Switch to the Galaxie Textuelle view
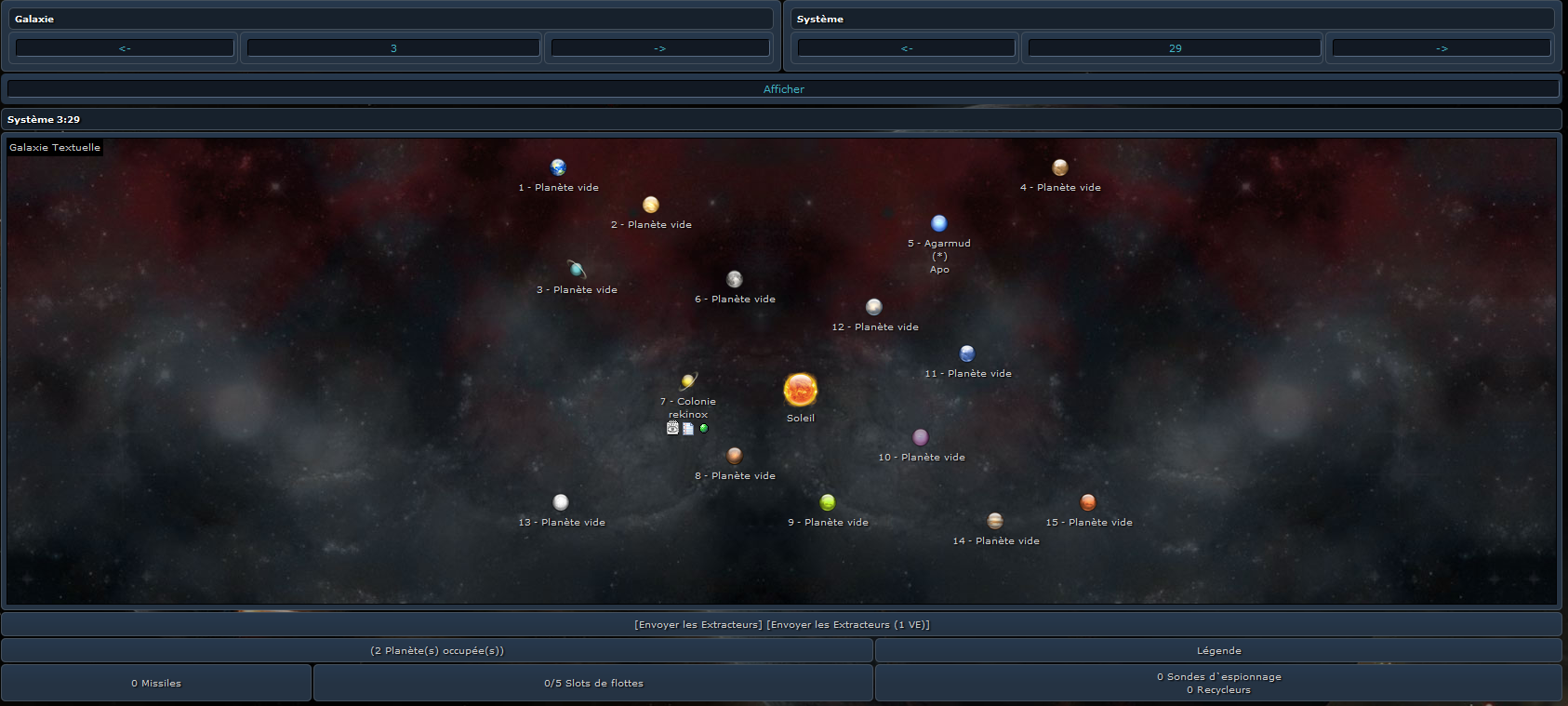The width and height of the screenshot is (1568, 706). pos(55,147)
